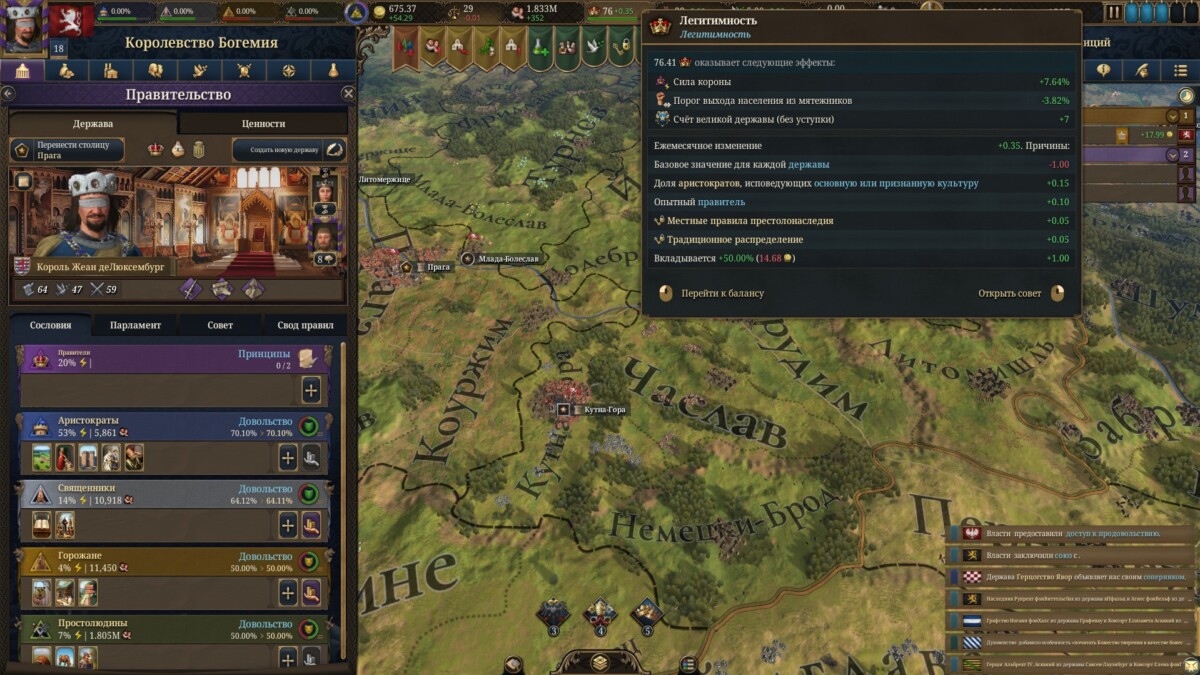Click Создать новую державу button
Image resolution: width=1200 pixels, height=675 pixels.
289,150
